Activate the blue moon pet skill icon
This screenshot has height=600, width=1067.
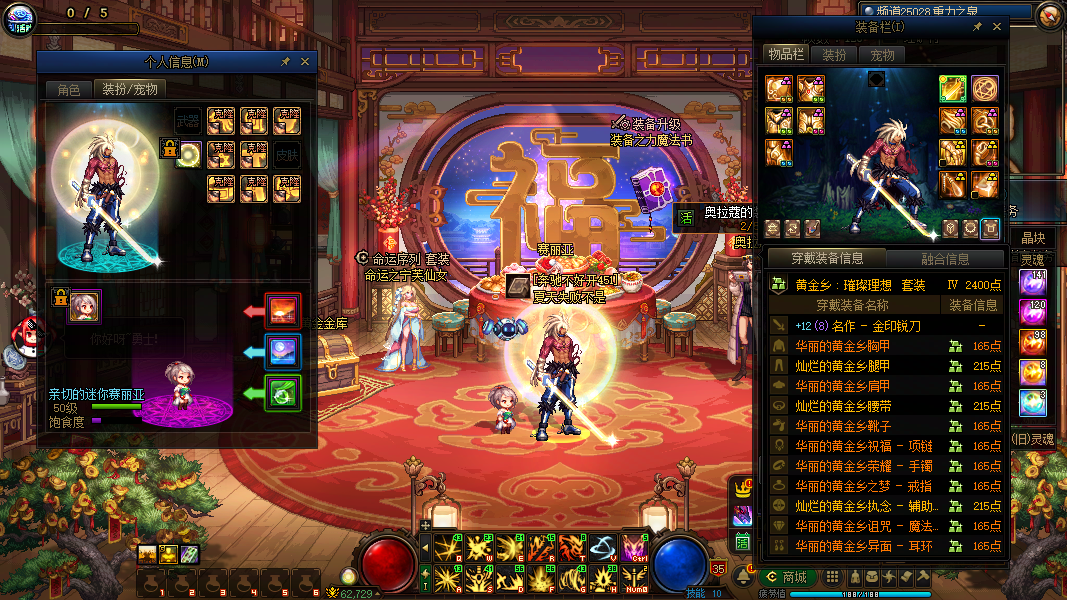click(x=281, y=352)
